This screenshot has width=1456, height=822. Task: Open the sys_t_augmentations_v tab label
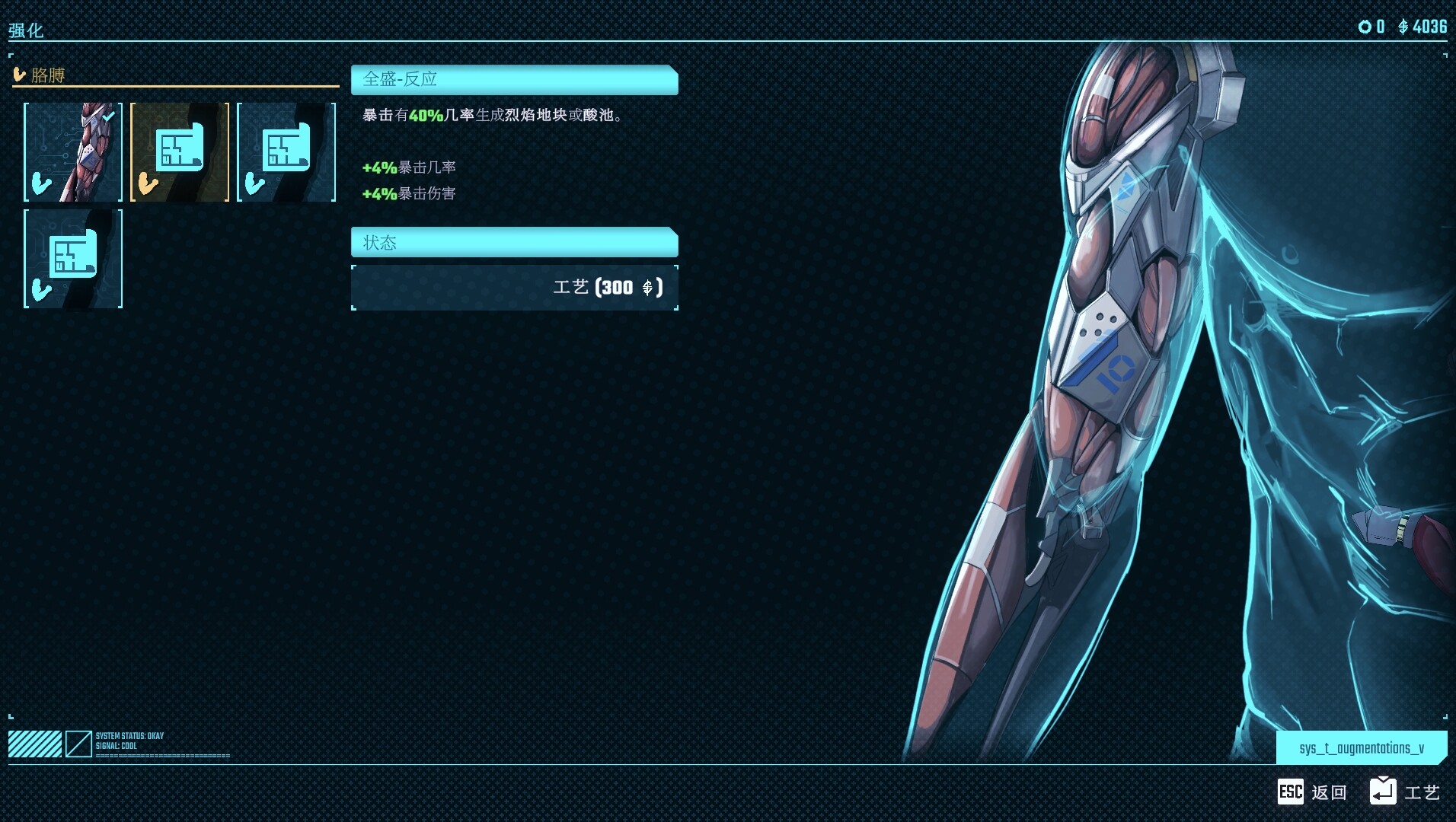pyautogui.click(x=1361, y=747)
